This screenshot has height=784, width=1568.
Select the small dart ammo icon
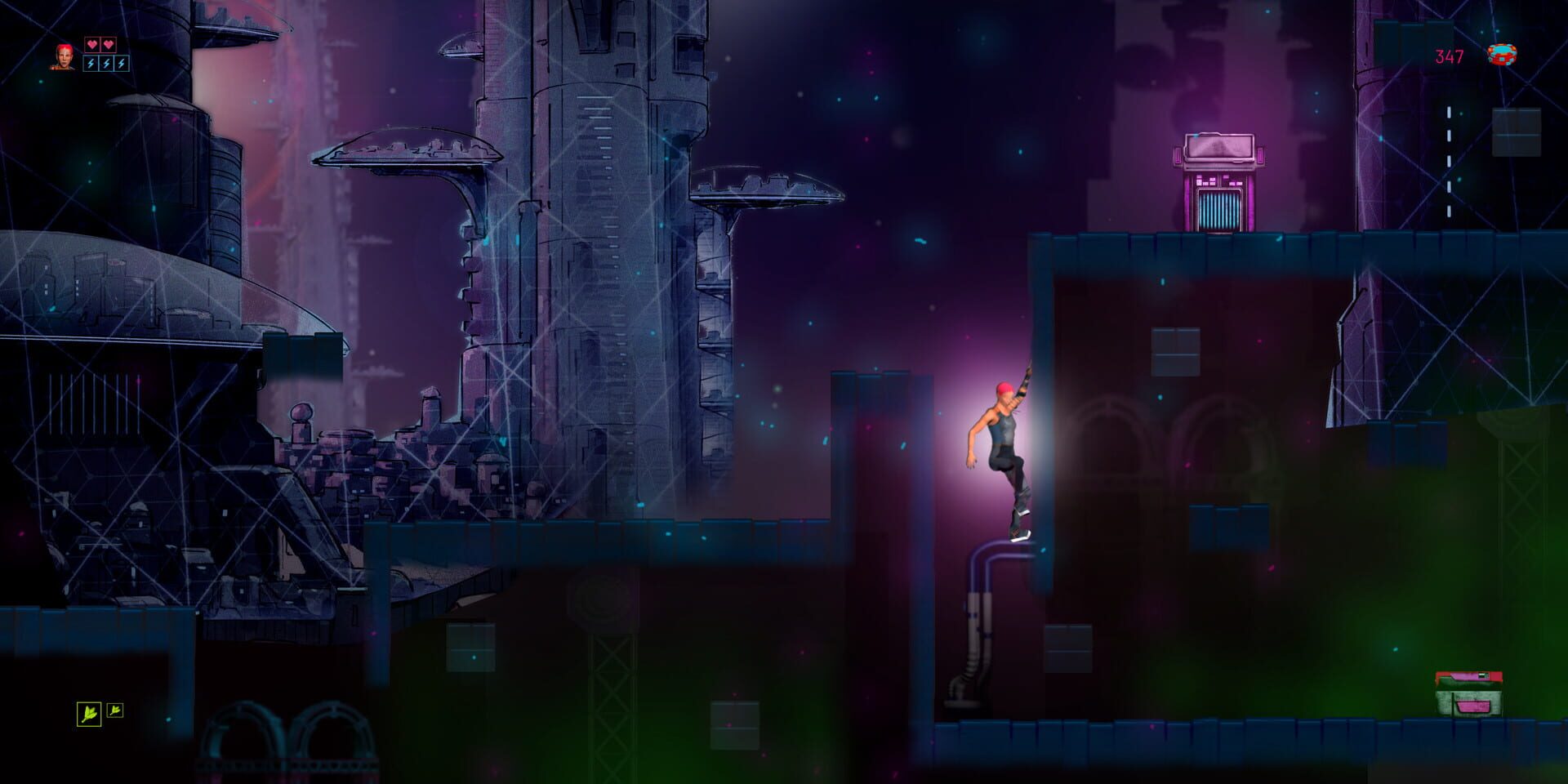pos(114,710)
